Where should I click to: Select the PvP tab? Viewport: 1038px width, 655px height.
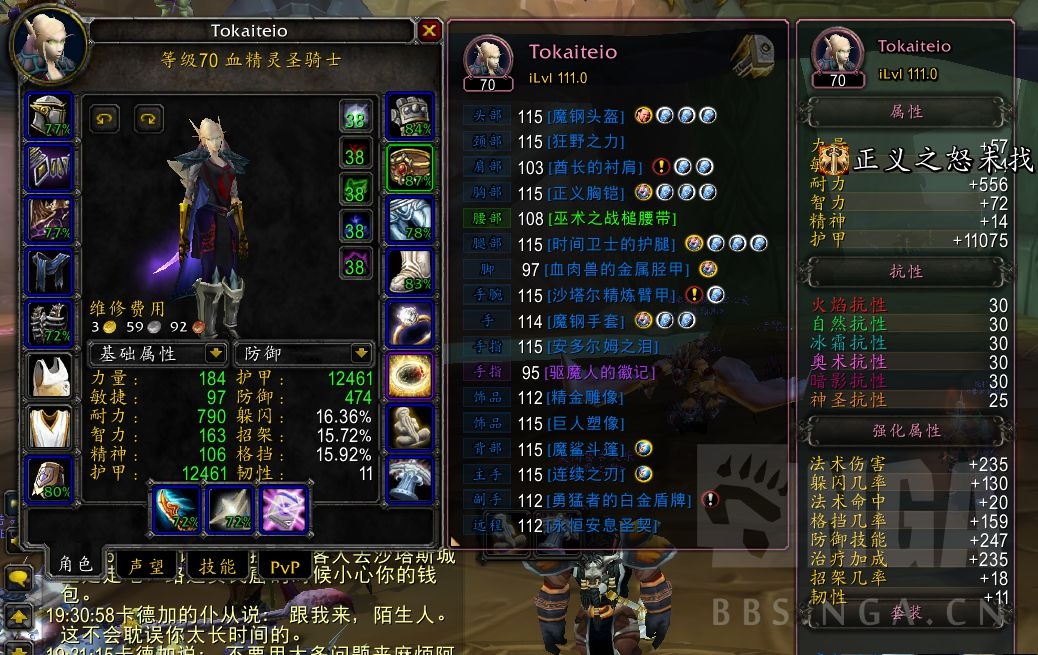pyautogui.click(x=284, y=567)
